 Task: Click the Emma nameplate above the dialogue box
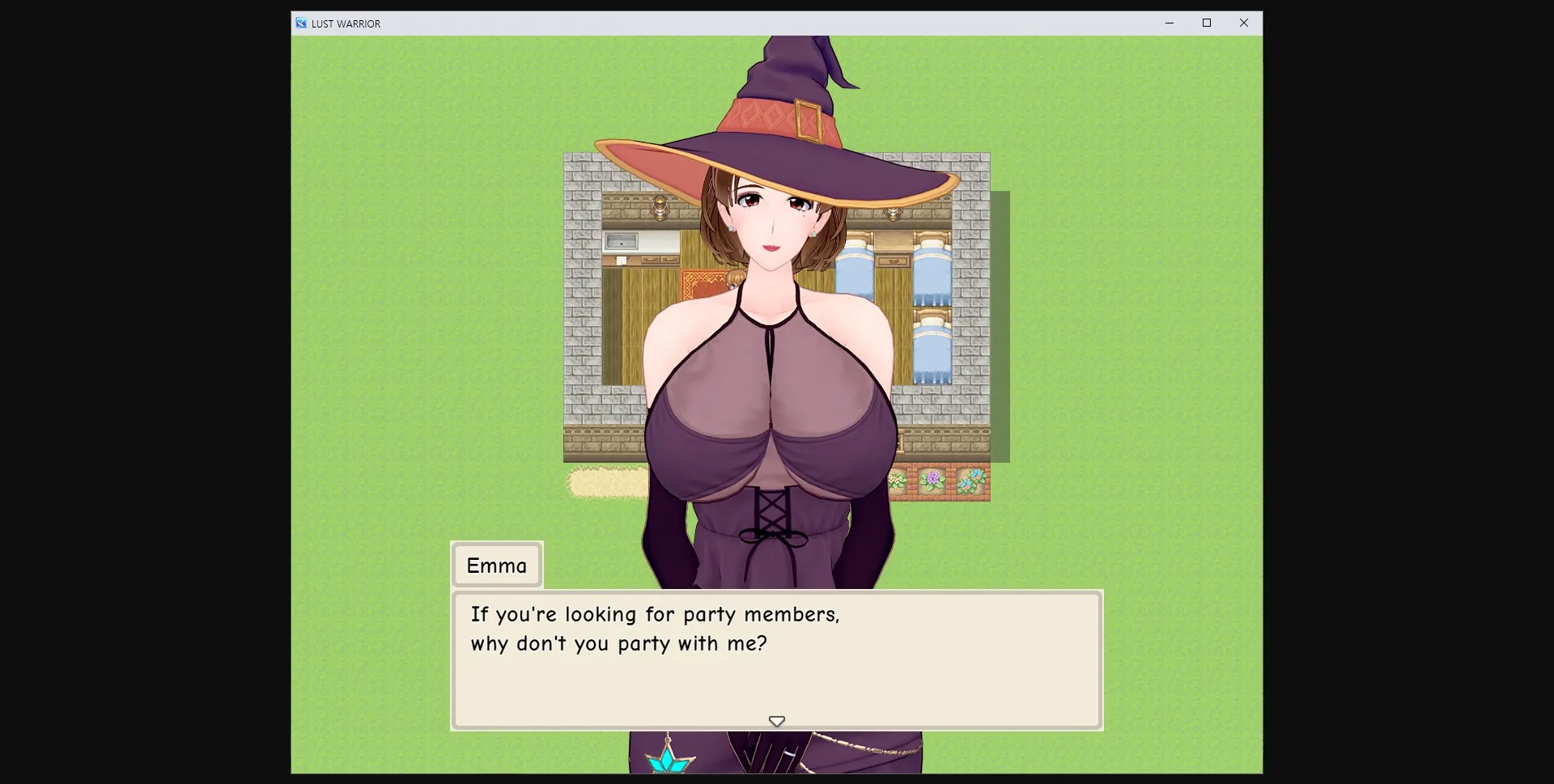tap(496, 566)
